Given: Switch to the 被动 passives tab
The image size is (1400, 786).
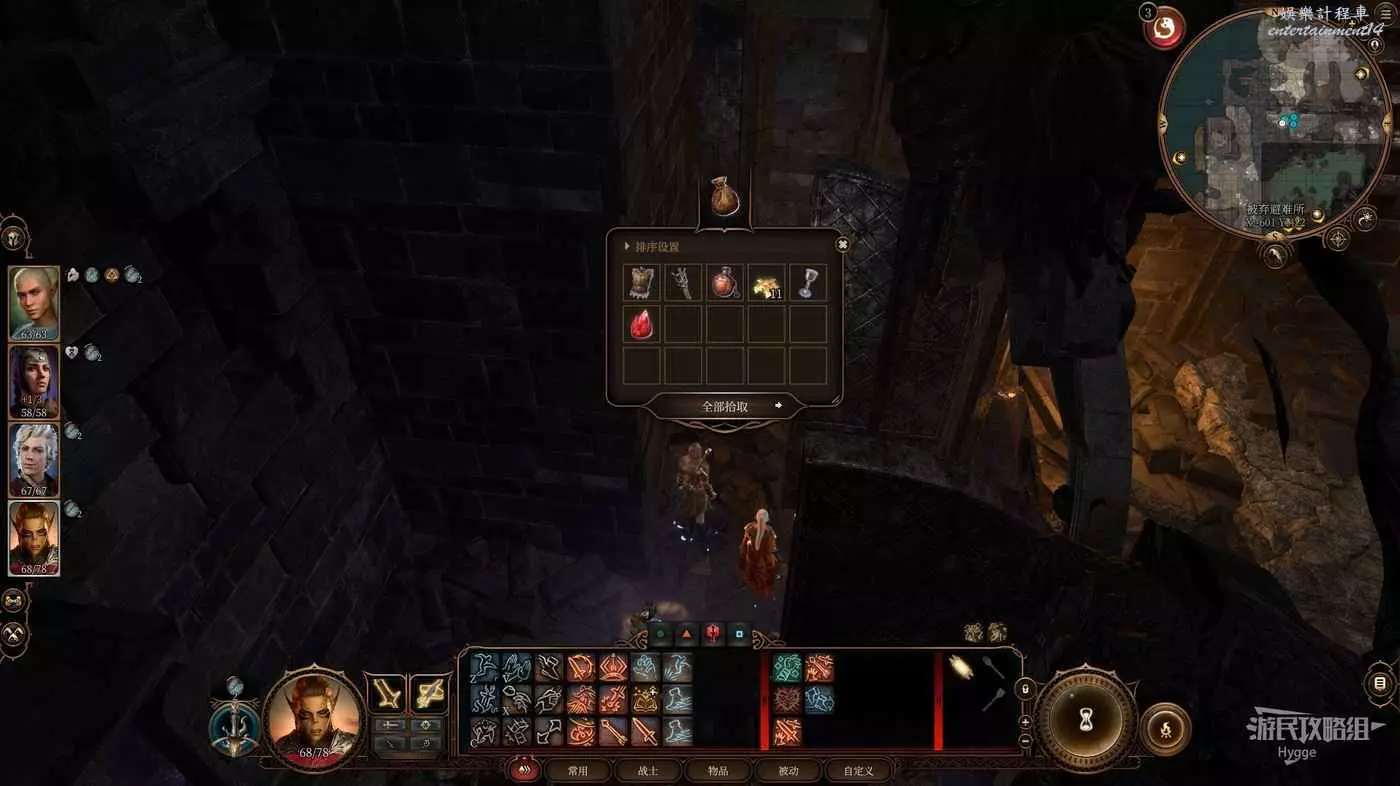Looking at the screenshot, I should (788, 771).
